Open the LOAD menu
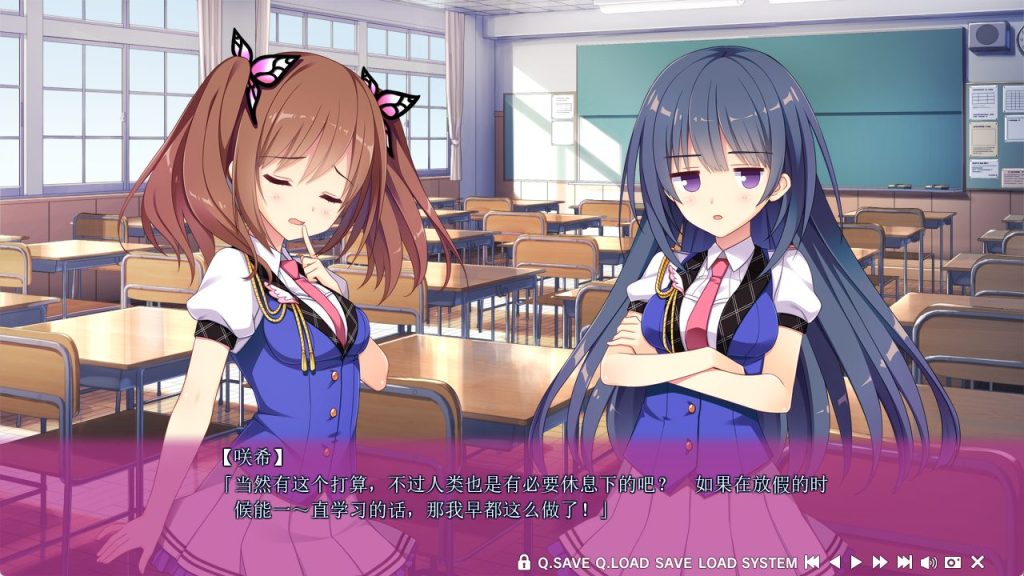Screen dimensions: 1024x576 (x=717, y=563)
